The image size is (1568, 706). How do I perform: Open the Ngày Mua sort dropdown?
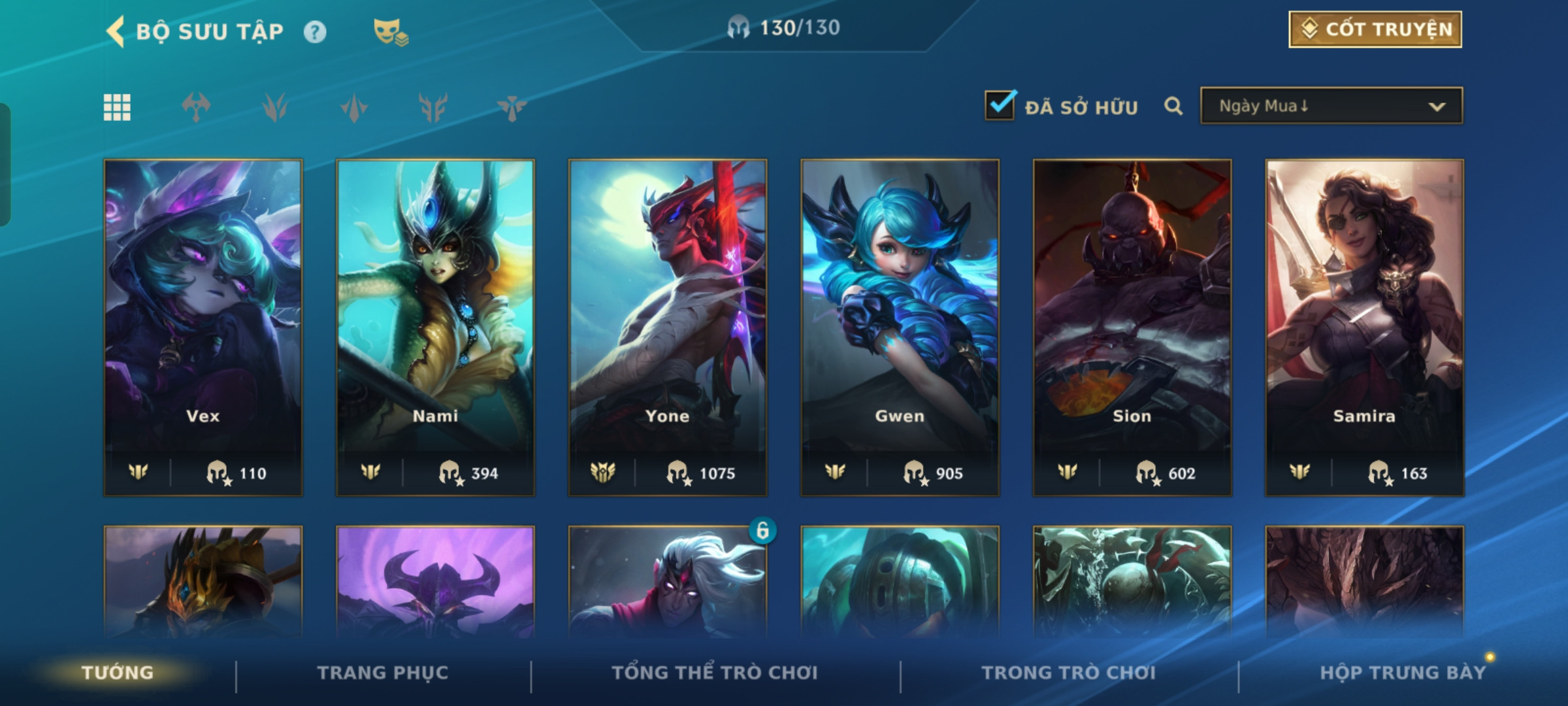click(x=1331, y=106)
